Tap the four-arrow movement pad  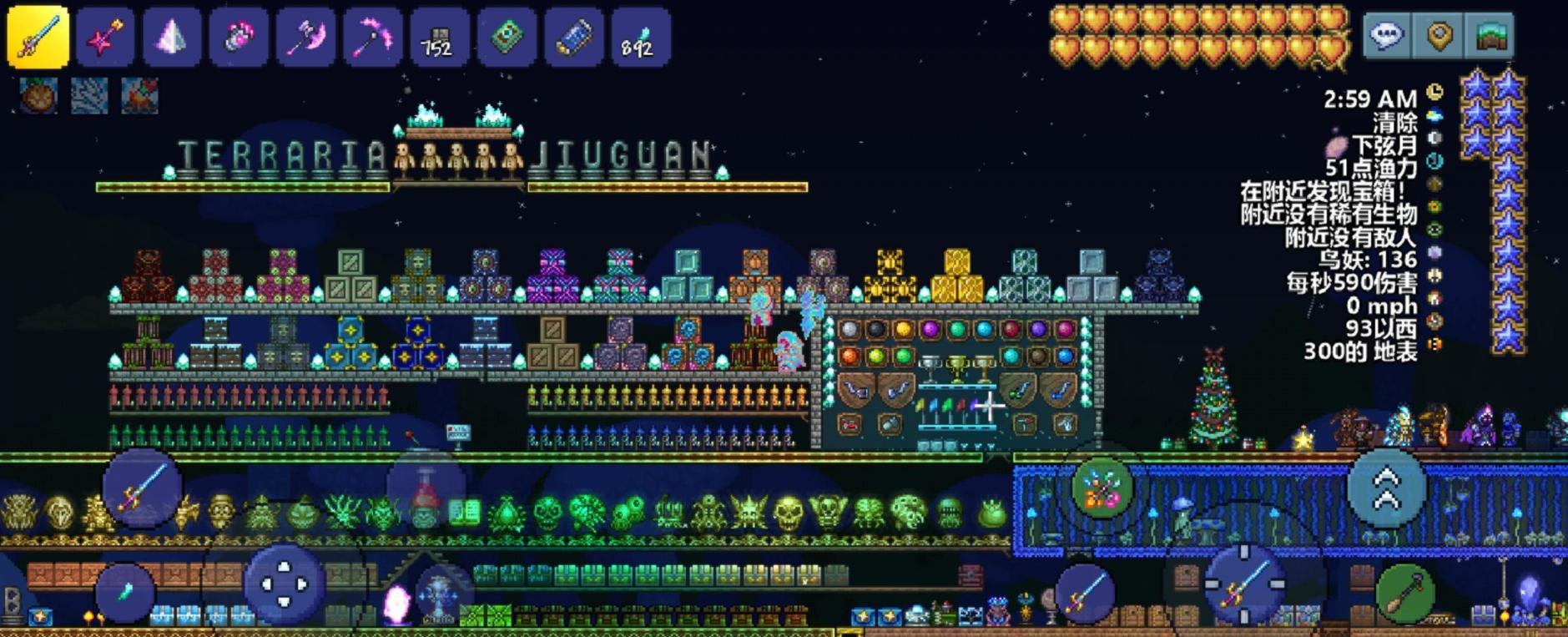(284, 584)
